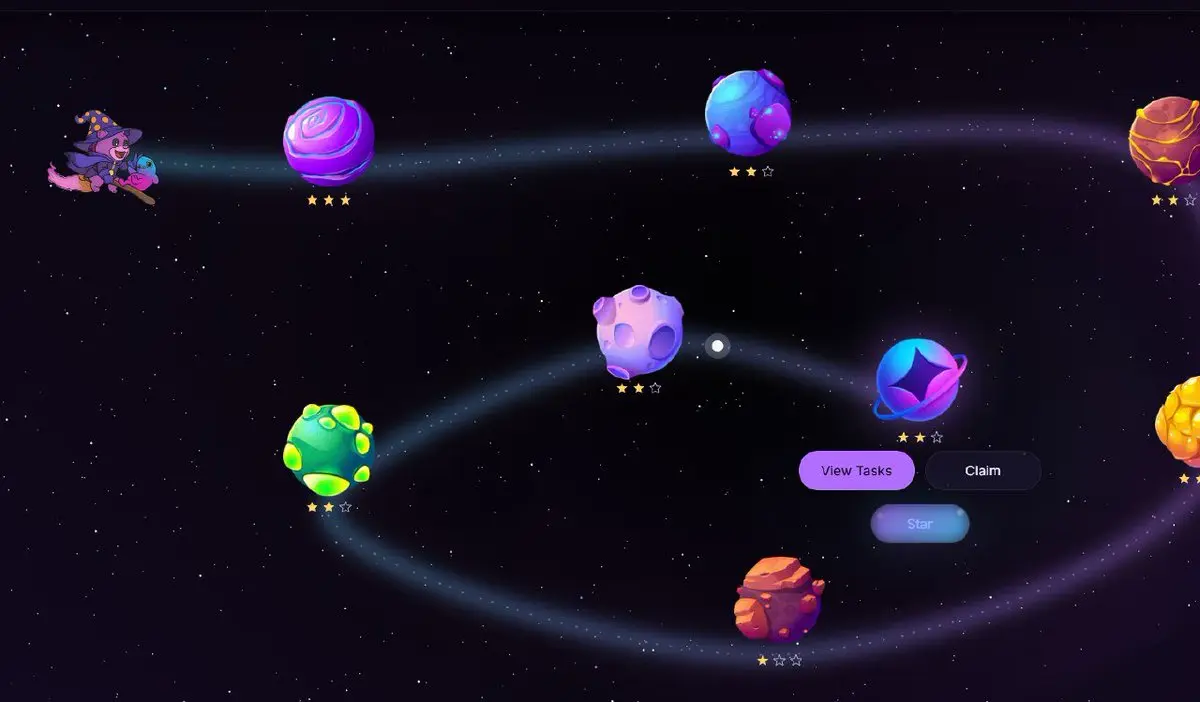The height and width of the screenshot is (702, 1200).
Task: Choose the blue planet with purple craters
Action: (x=747, y=112)
